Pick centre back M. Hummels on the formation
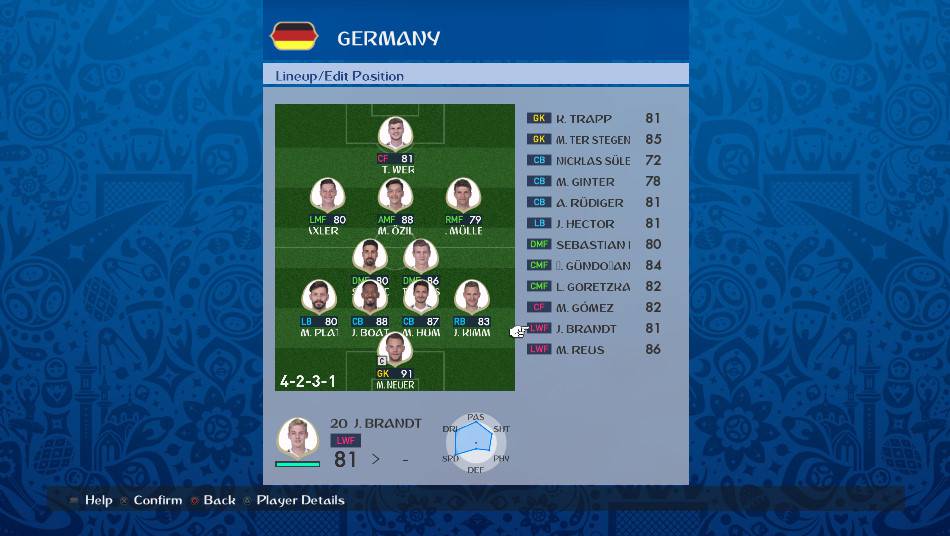 [421, 299]
